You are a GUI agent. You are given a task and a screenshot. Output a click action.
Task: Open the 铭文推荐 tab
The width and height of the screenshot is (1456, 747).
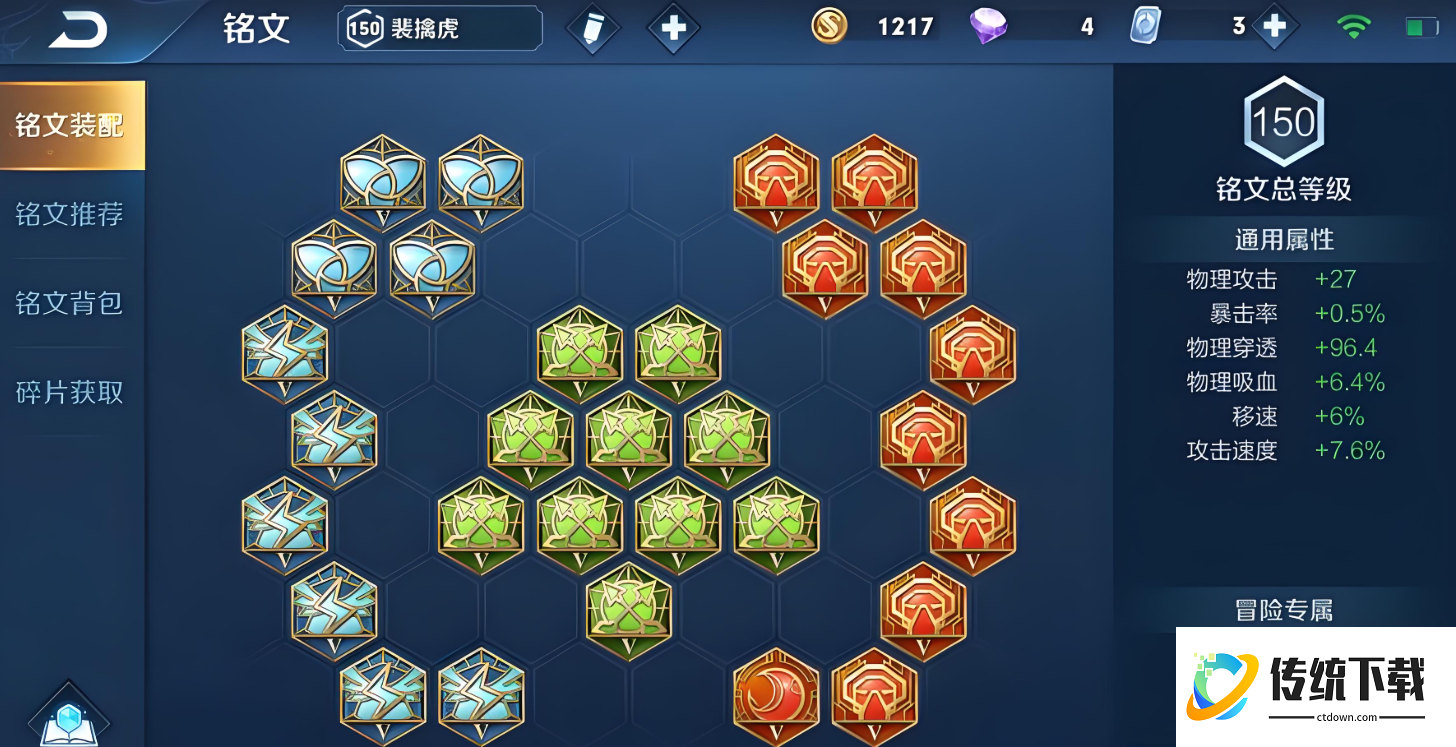point(70,214)
